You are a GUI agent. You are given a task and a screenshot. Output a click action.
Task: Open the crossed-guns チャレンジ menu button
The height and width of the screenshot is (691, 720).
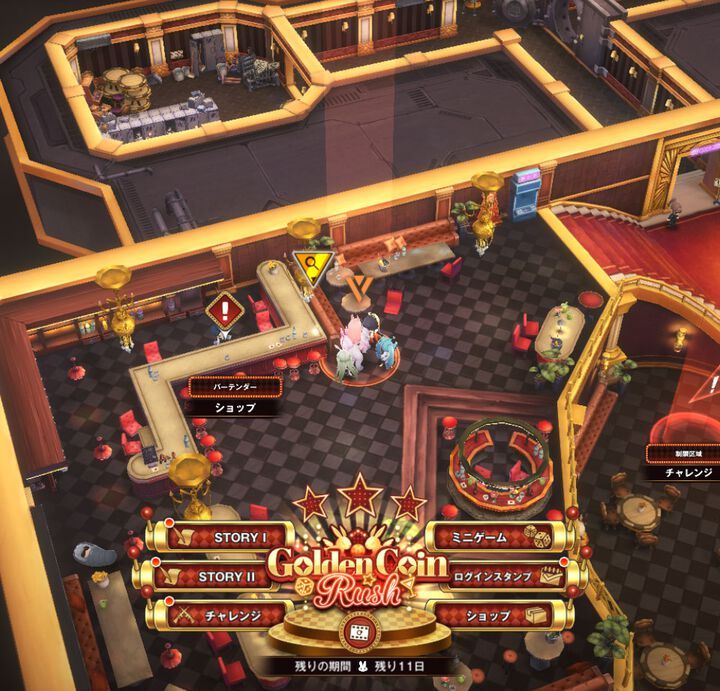click(218, 615)
